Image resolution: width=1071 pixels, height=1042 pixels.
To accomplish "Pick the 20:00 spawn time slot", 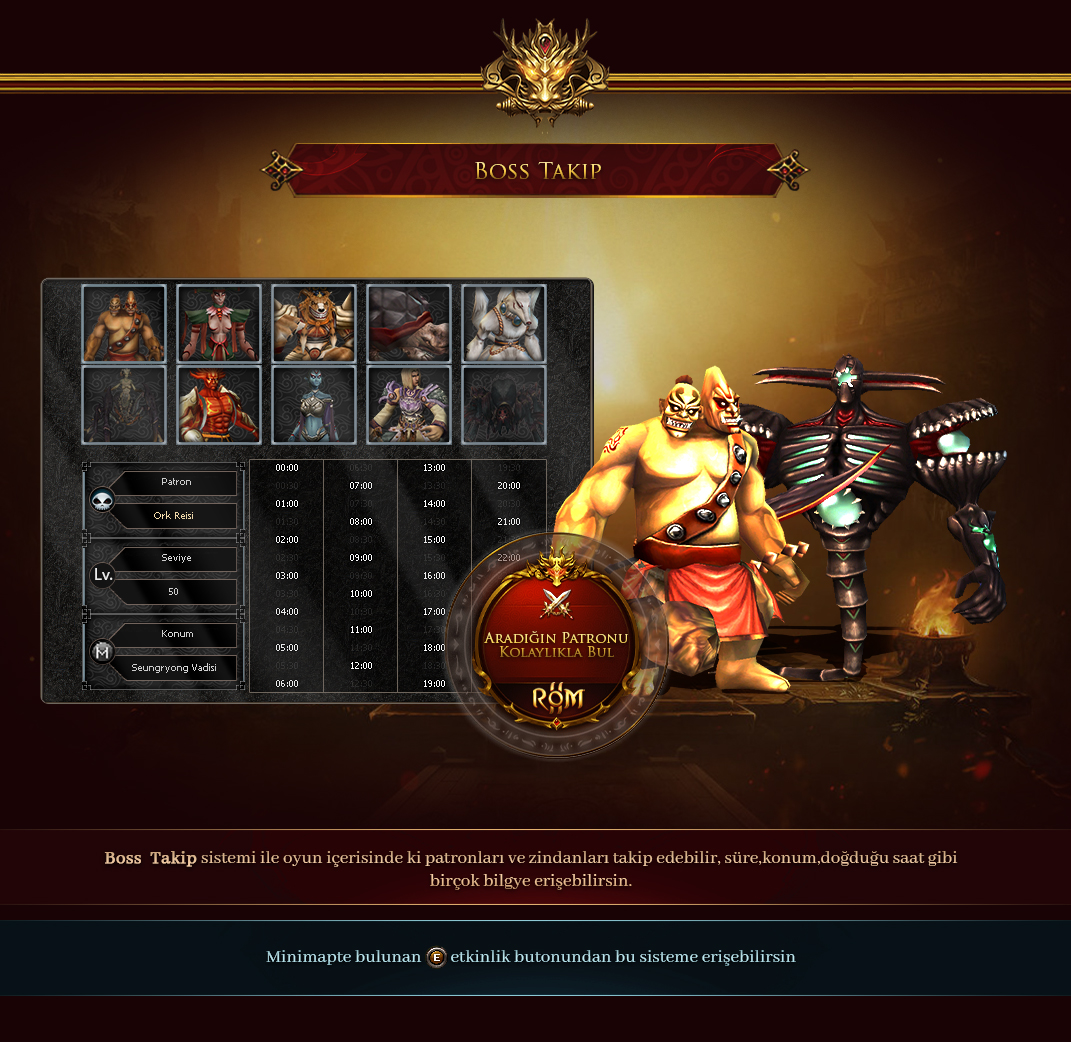I will click(508, 486).
